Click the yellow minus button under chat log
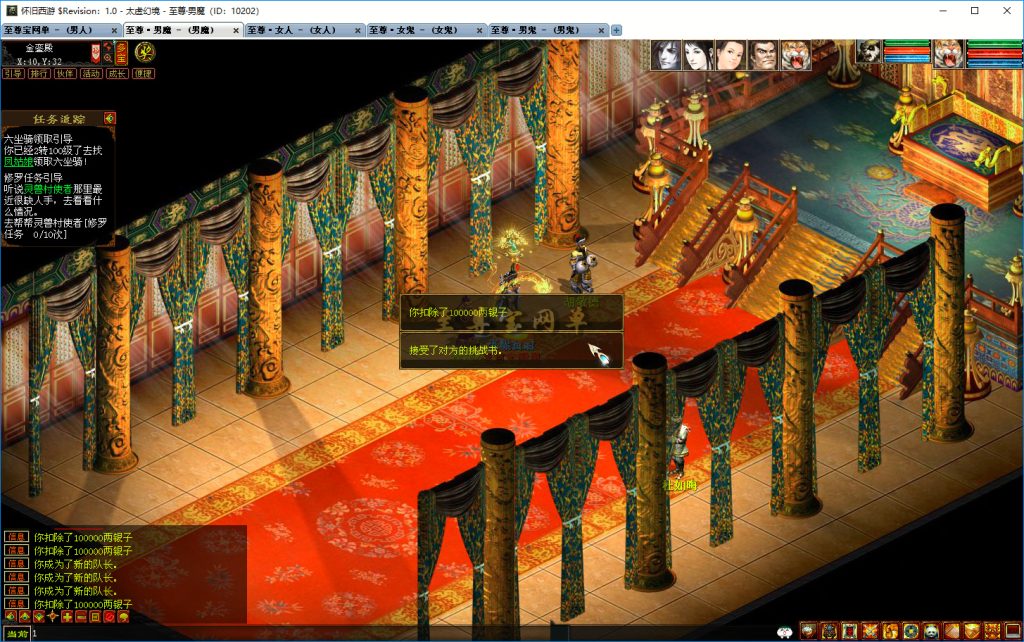Viewport: 1024px width, 642px height. coord(81,617)
